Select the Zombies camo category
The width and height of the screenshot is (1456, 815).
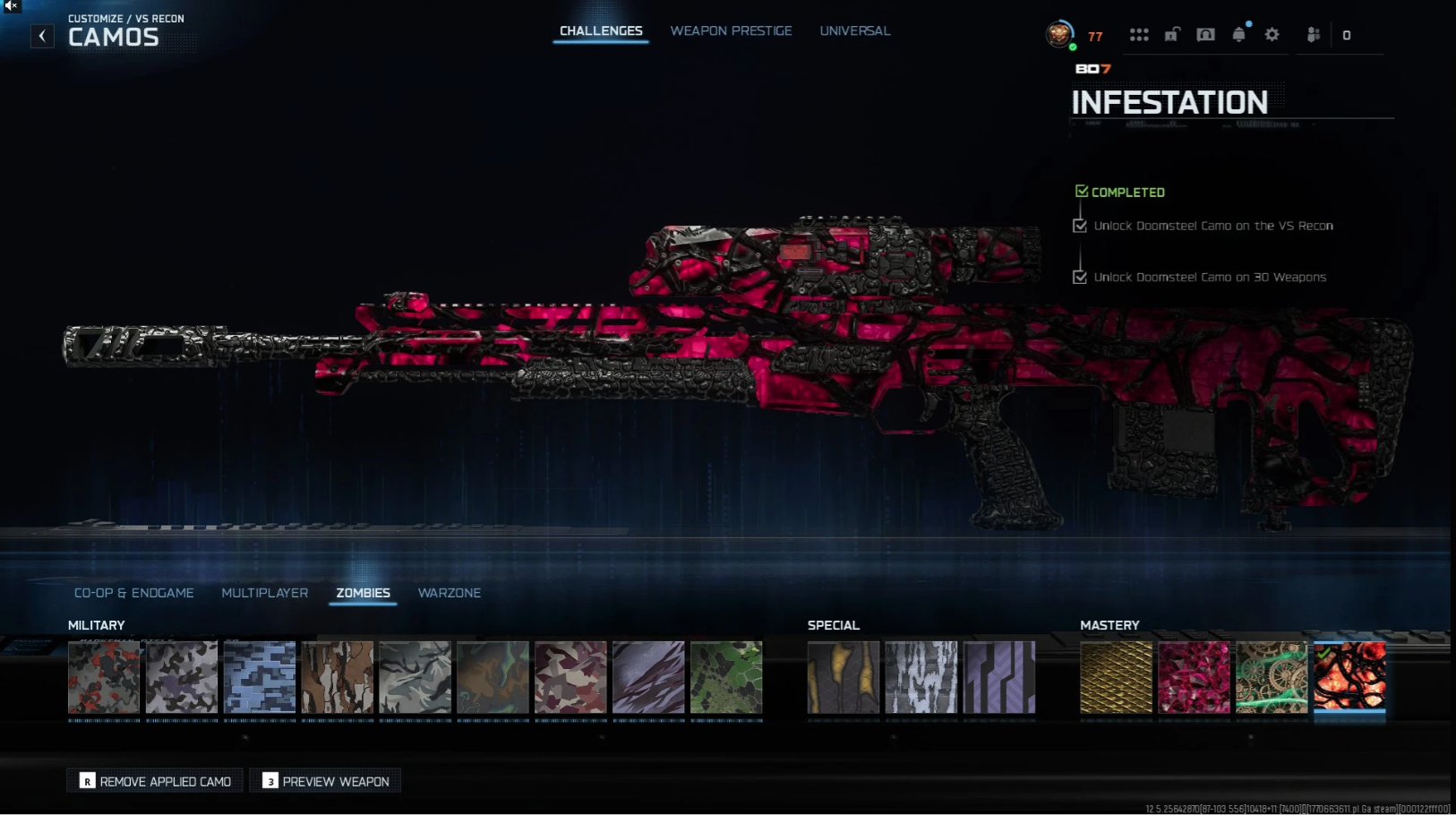click(363, 593)
